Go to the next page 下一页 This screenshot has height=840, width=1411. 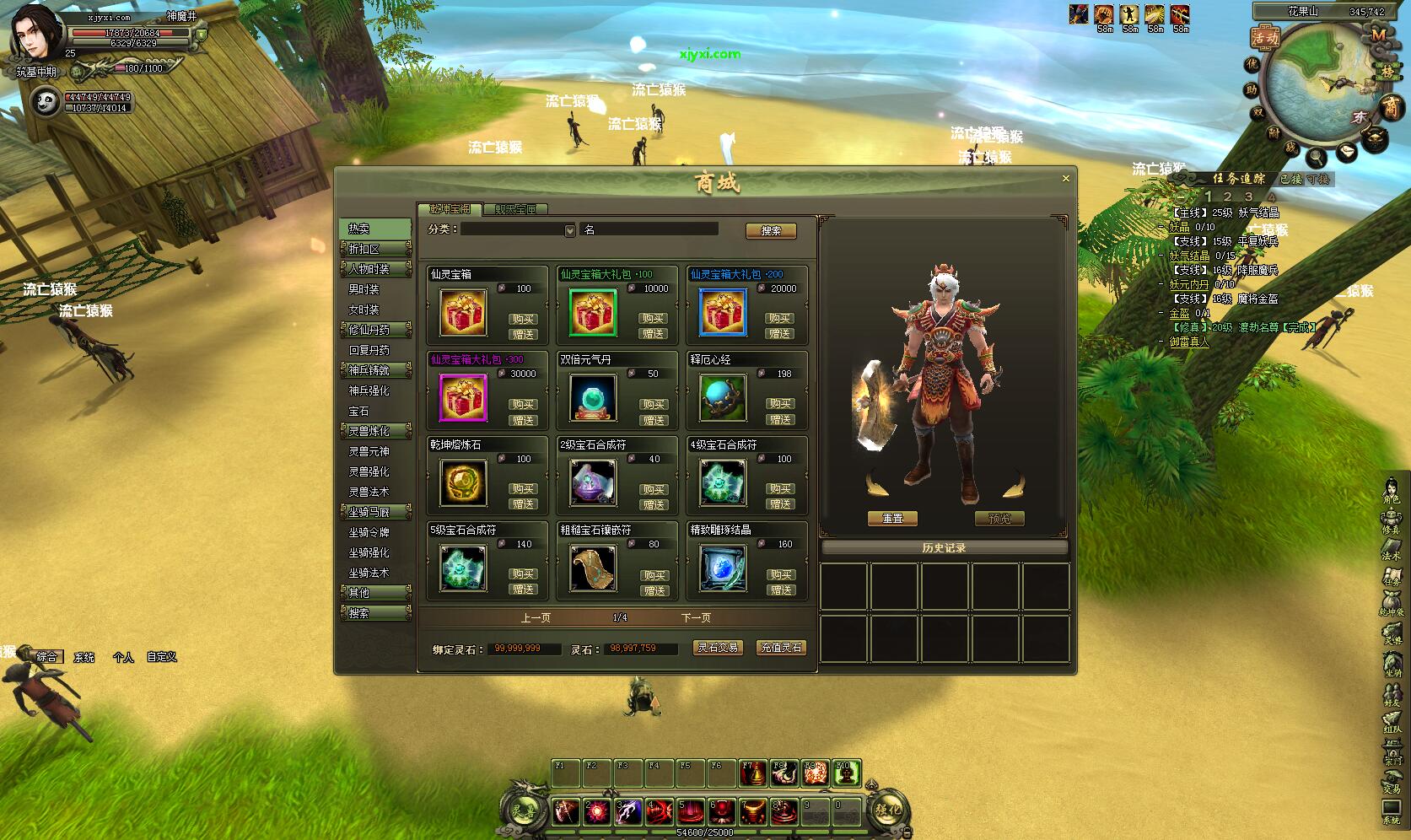pos(696,617)
